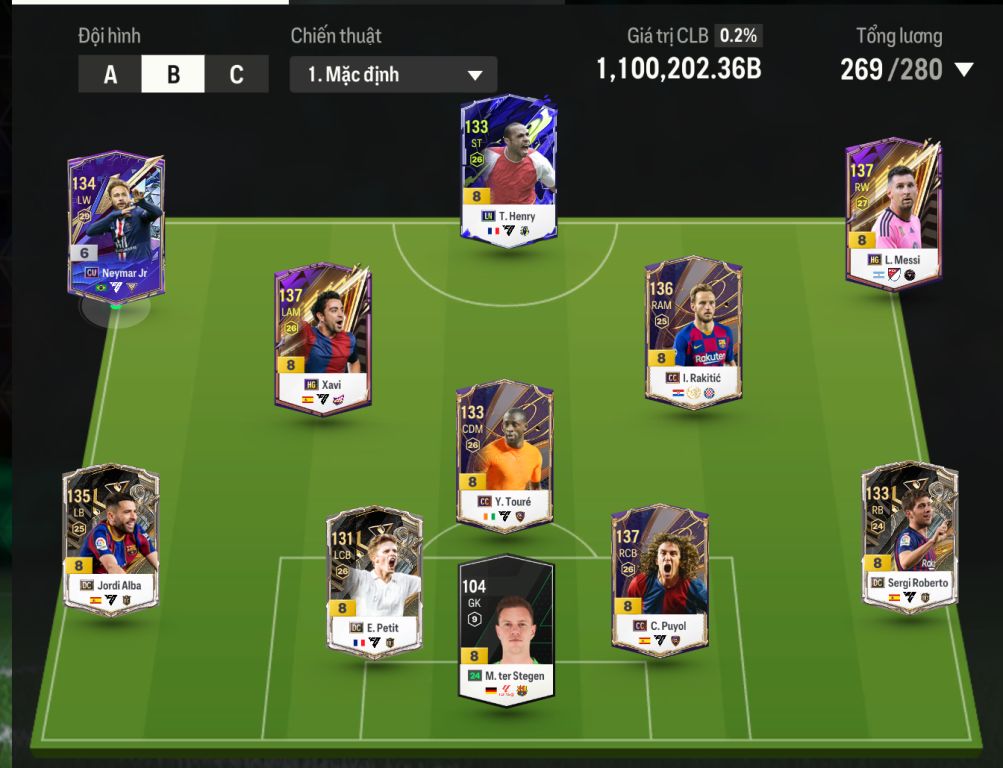The height and width of the screenshot is (768, 1003).
Task: Choose the M. ter Stegen goalkeeper card
Action: pyautogui.click(x=506, y=630)
